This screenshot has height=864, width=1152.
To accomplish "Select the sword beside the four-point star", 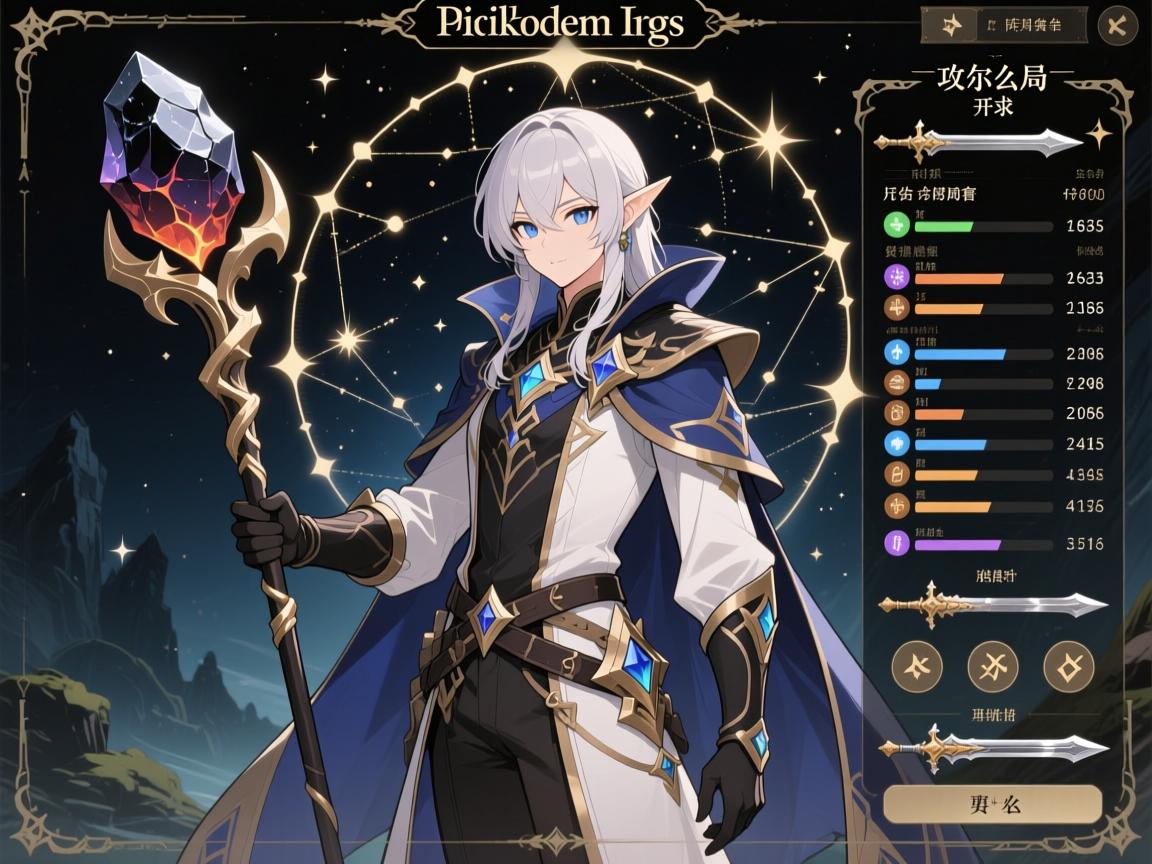I will [x=976, y=143].
